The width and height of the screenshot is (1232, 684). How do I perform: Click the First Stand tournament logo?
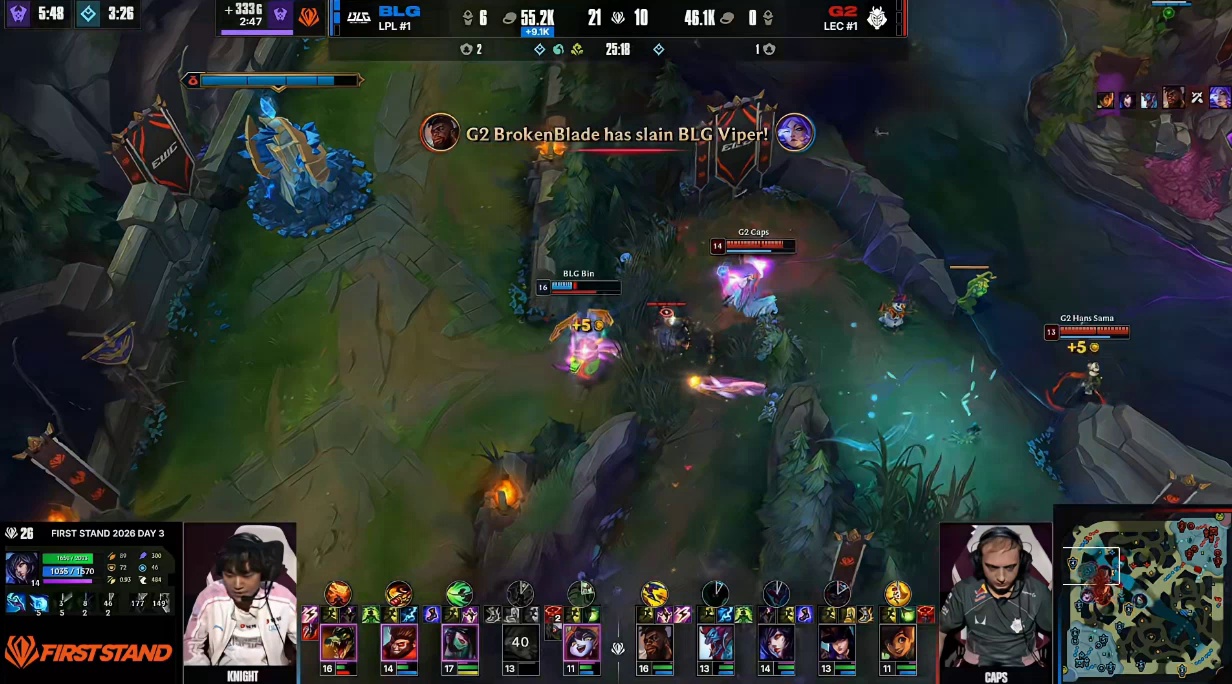88,652
